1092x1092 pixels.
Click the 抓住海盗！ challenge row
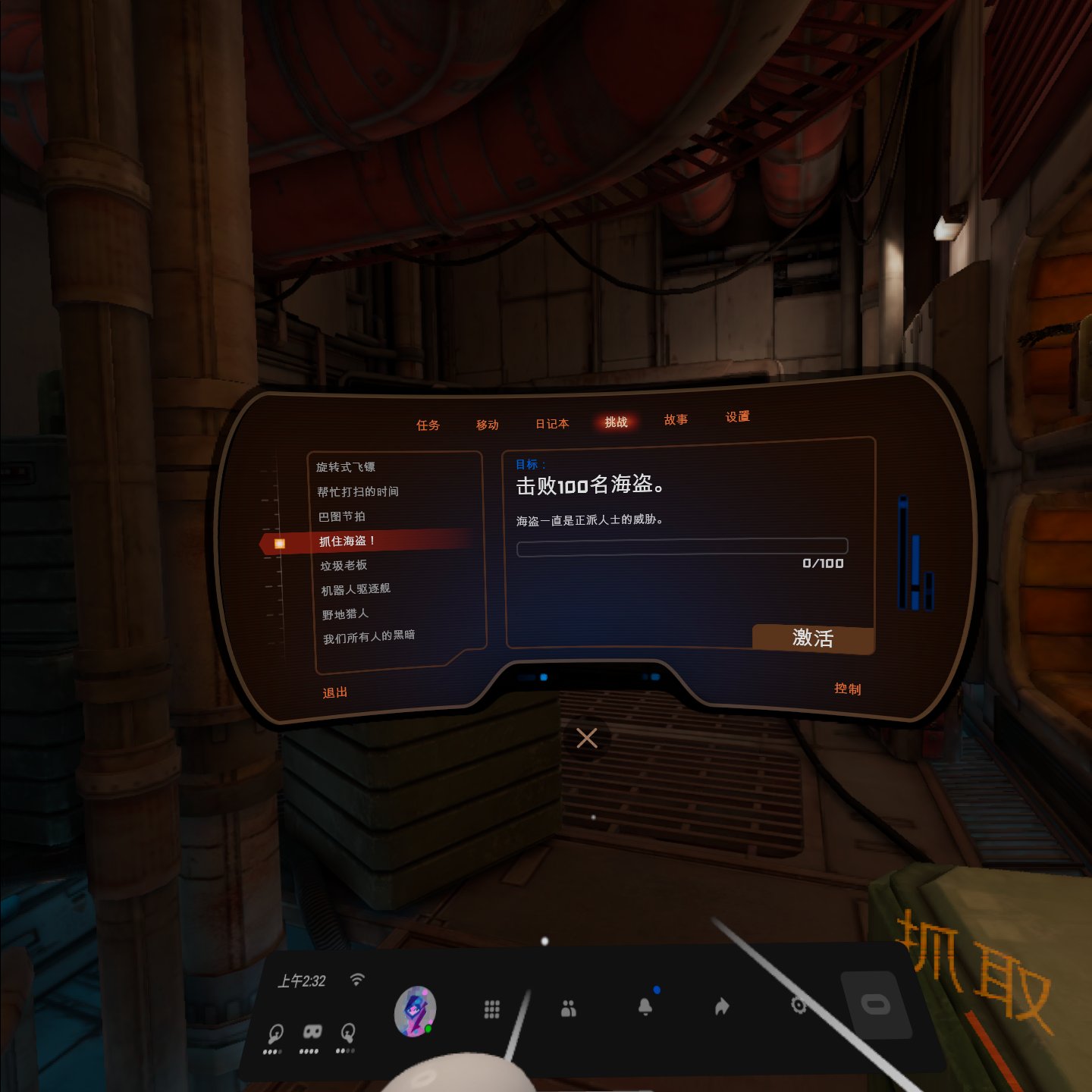(347, 541)
